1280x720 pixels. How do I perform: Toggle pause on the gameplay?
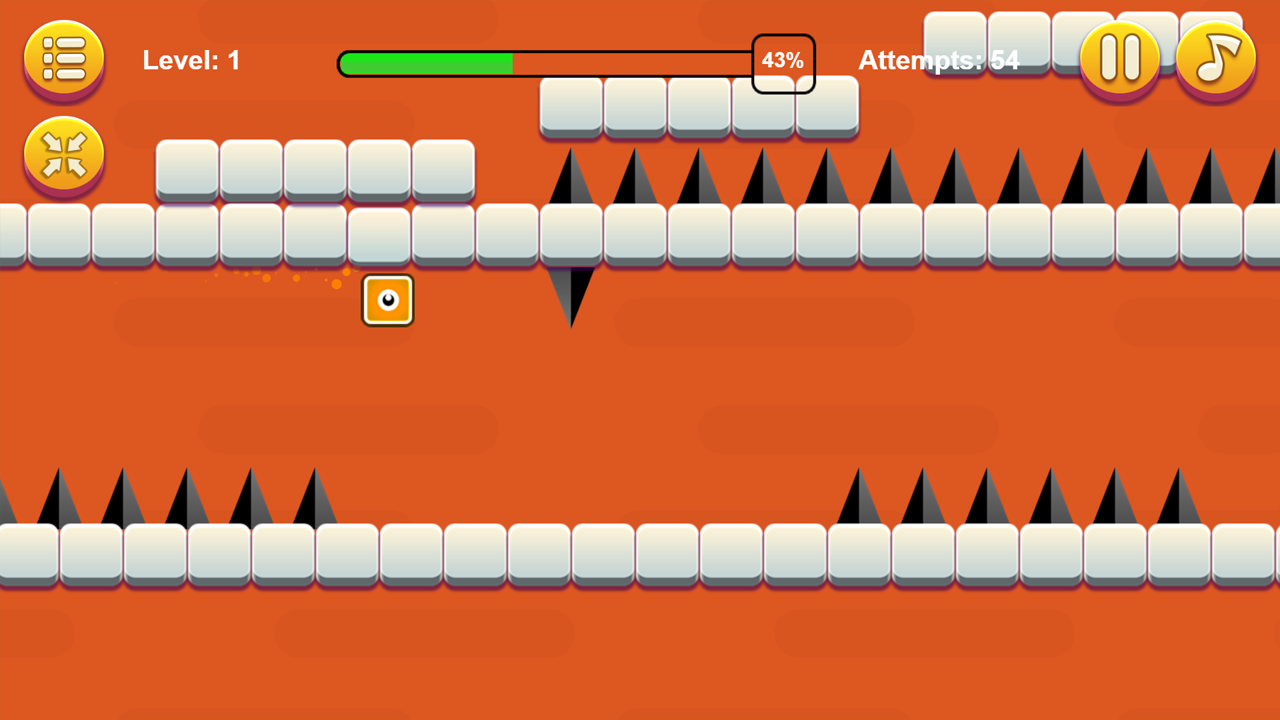(1120, 59)
